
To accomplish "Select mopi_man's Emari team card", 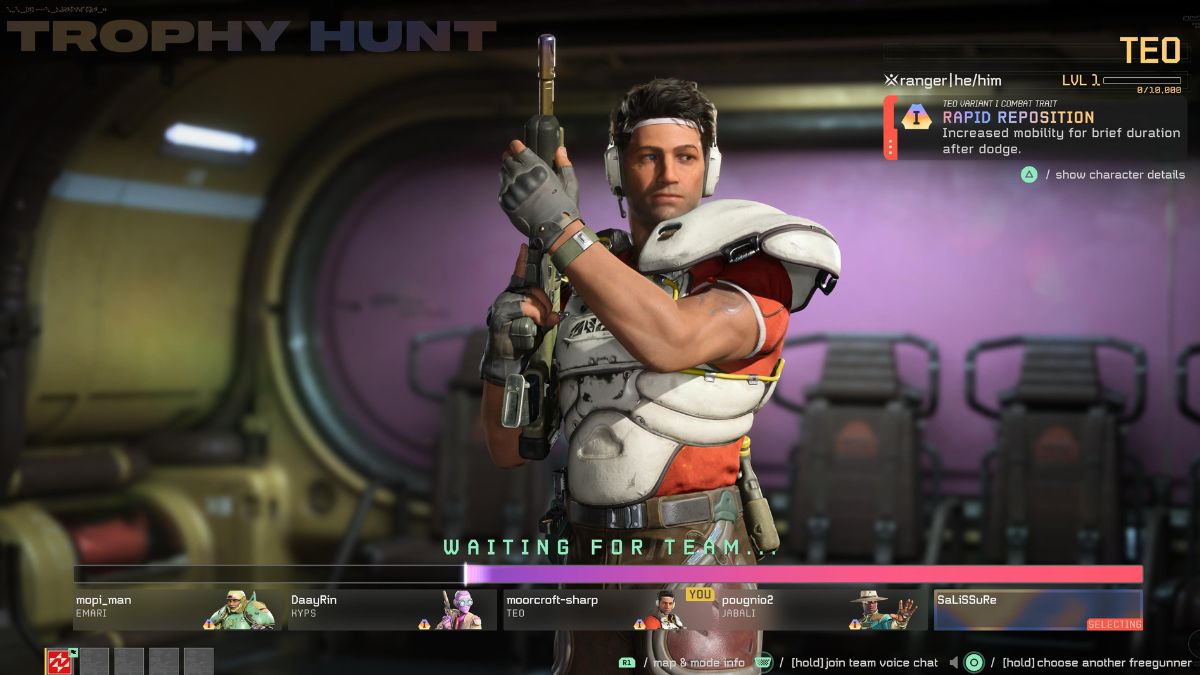I will (177, 609).
